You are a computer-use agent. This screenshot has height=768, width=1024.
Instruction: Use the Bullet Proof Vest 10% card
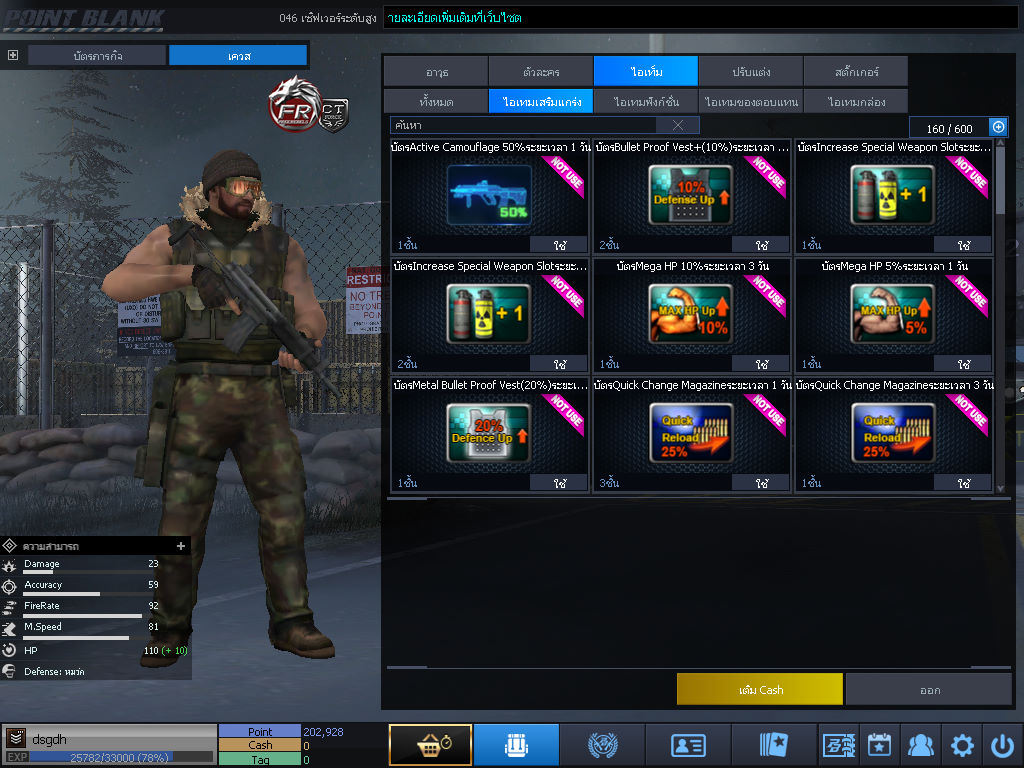click(x=761, y=245)
